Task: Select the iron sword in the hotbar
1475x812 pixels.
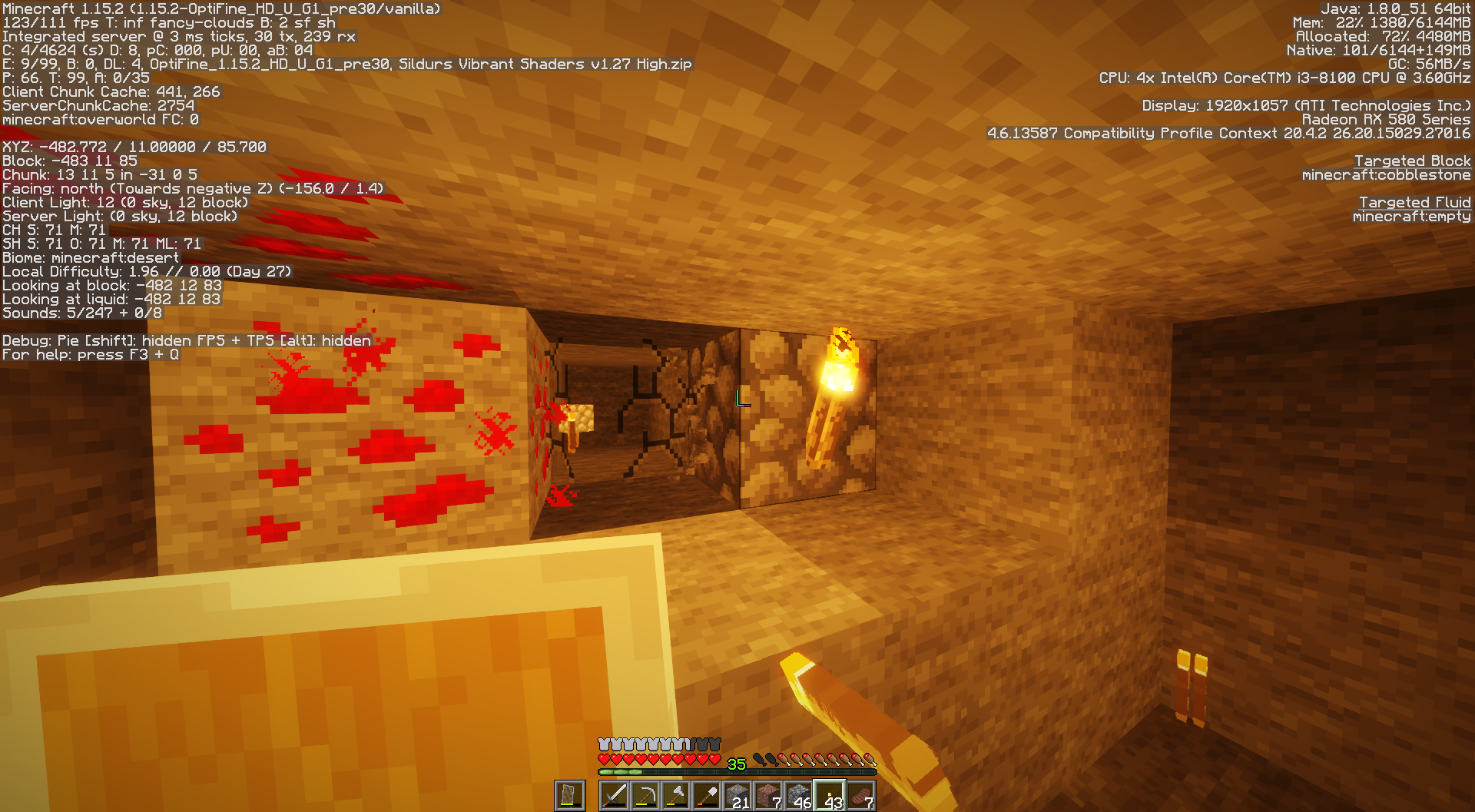Action: 615,796
